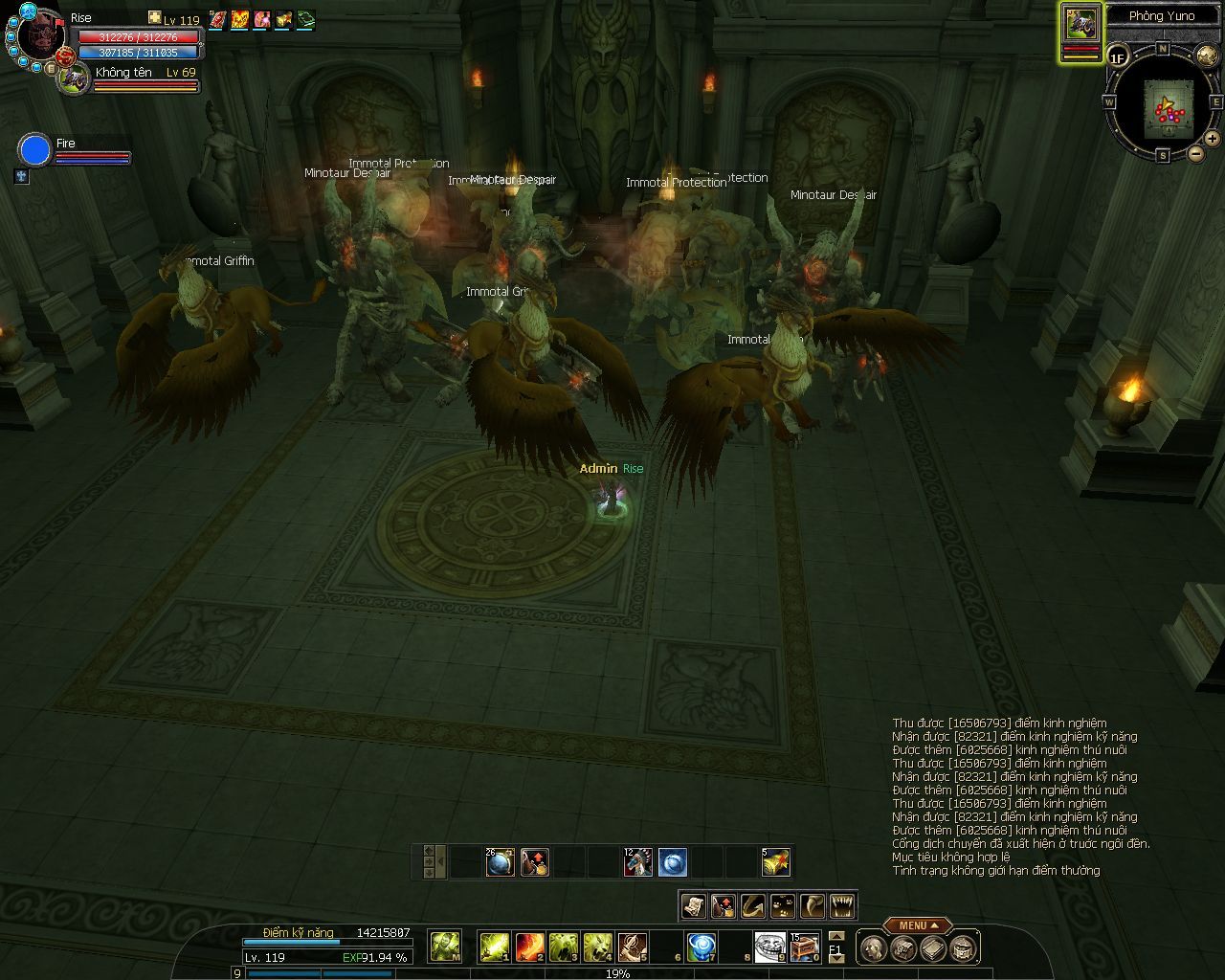Open the world map globe button
The image size is (1225, 980).
coord(1207,56)
